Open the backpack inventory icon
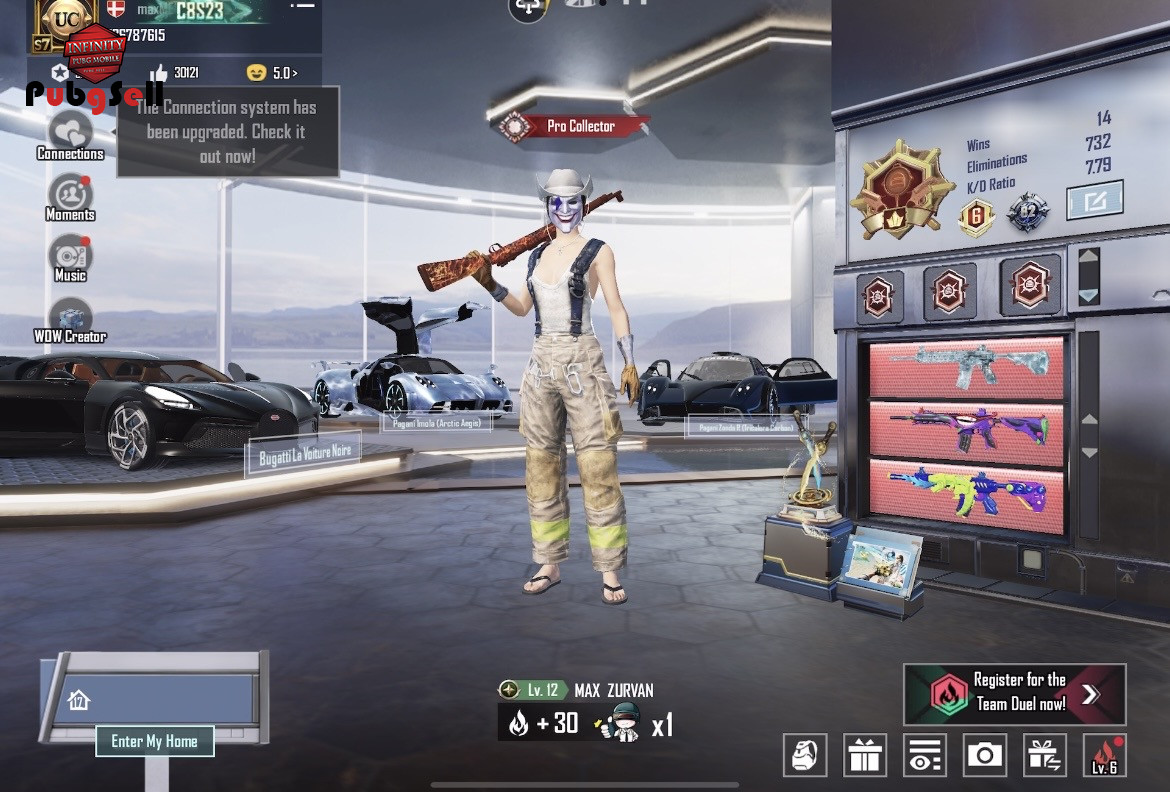The height and width of the screenshot is (792, 1170). [x=804, y=755]
